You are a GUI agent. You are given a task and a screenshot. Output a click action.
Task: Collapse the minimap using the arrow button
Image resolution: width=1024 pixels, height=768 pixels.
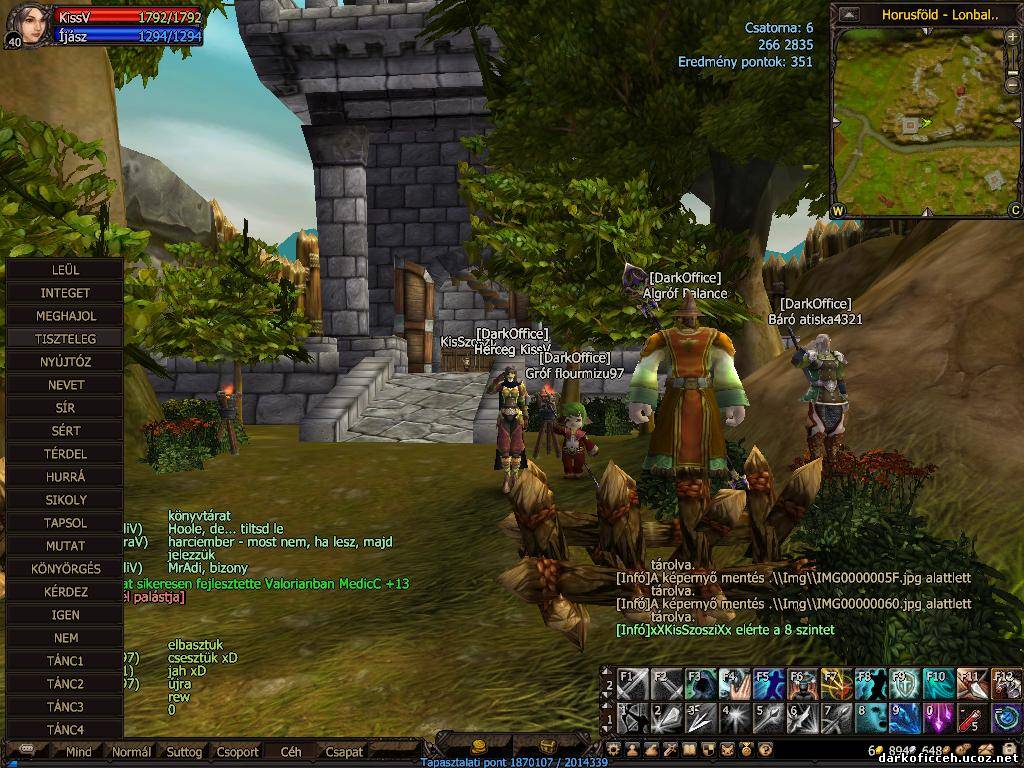(849, 14)
